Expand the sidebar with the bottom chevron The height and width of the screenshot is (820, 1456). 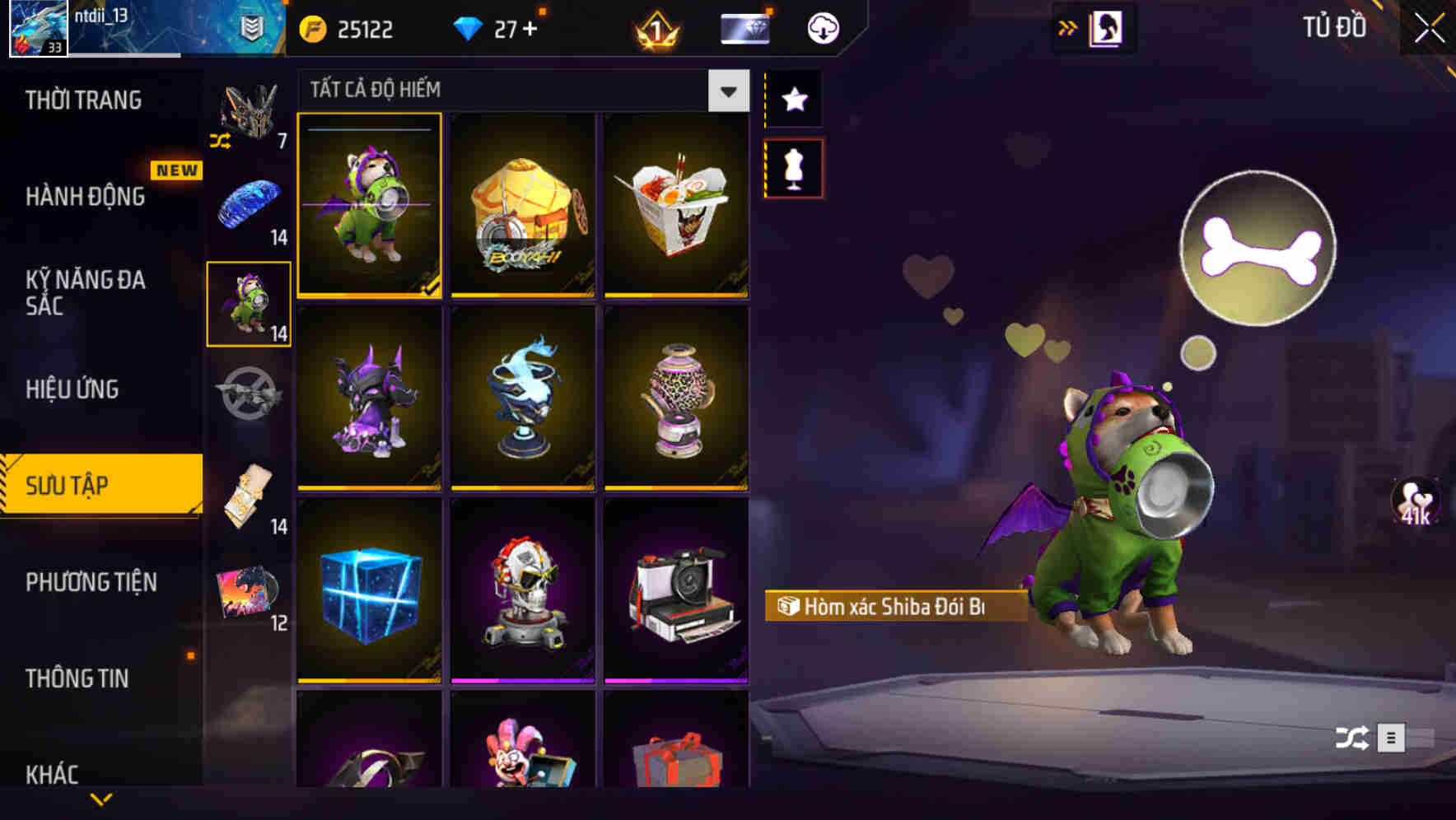point(101,799)
